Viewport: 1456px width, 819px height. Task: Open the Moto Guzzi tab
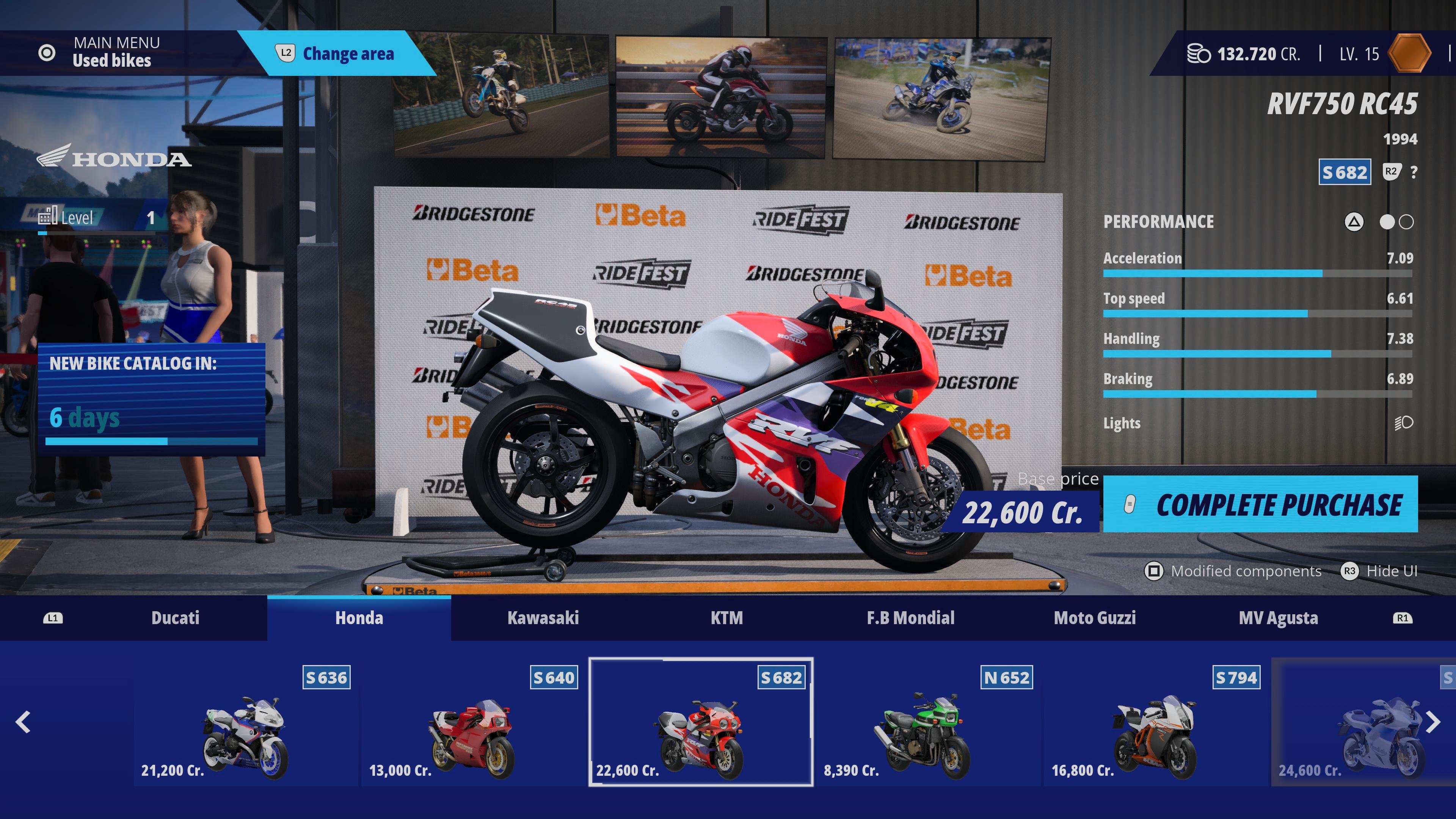[1094, 618]
